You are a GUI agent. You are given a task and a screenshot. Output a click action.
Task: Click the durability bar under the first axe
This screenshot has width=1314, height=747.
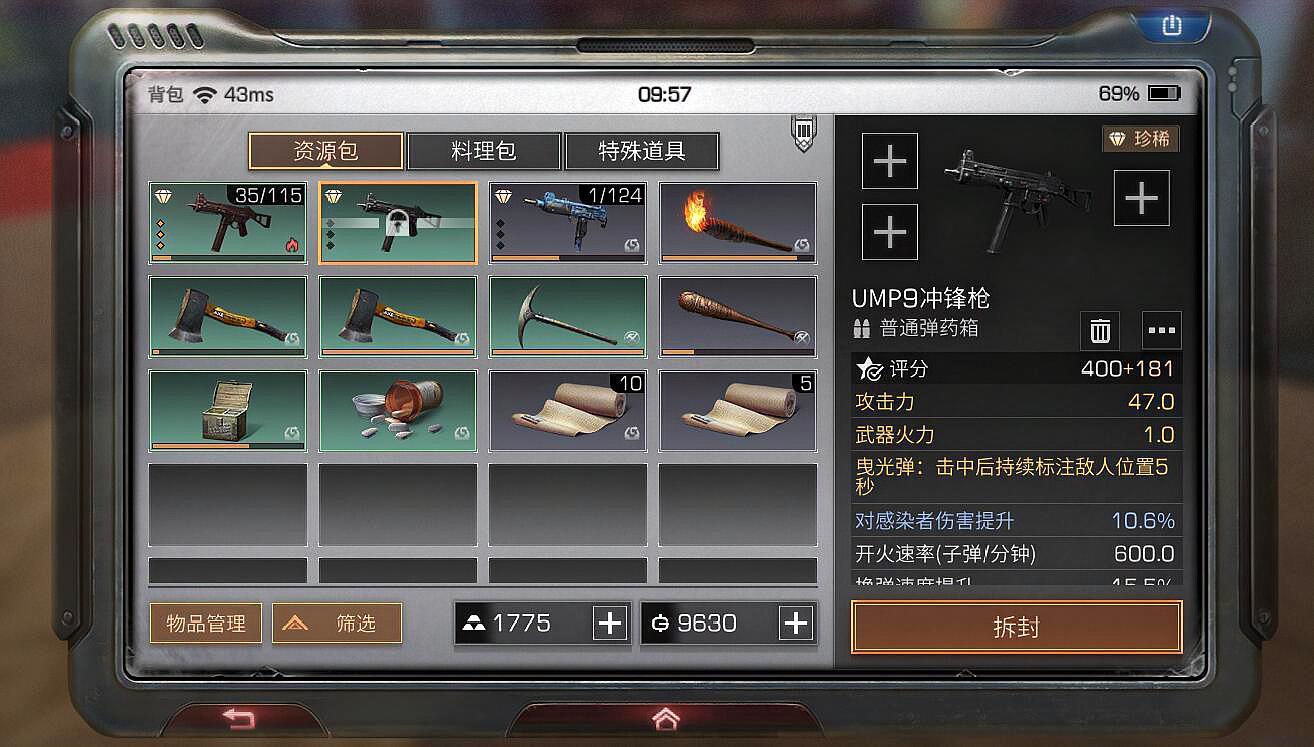pos(227,353)
